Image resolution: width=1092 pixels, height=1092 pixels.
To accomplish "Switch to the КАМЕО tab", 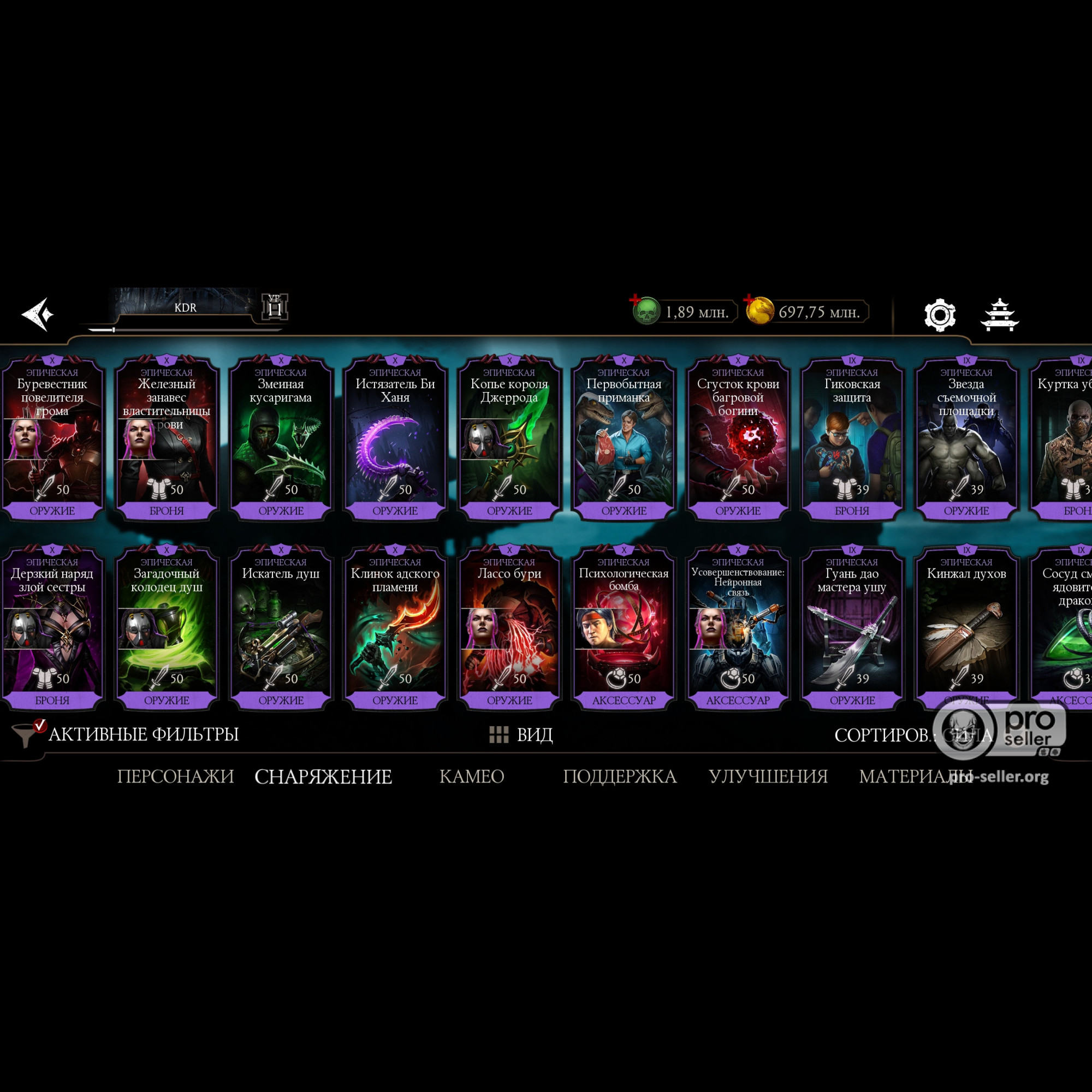I will tap(471, 776).
